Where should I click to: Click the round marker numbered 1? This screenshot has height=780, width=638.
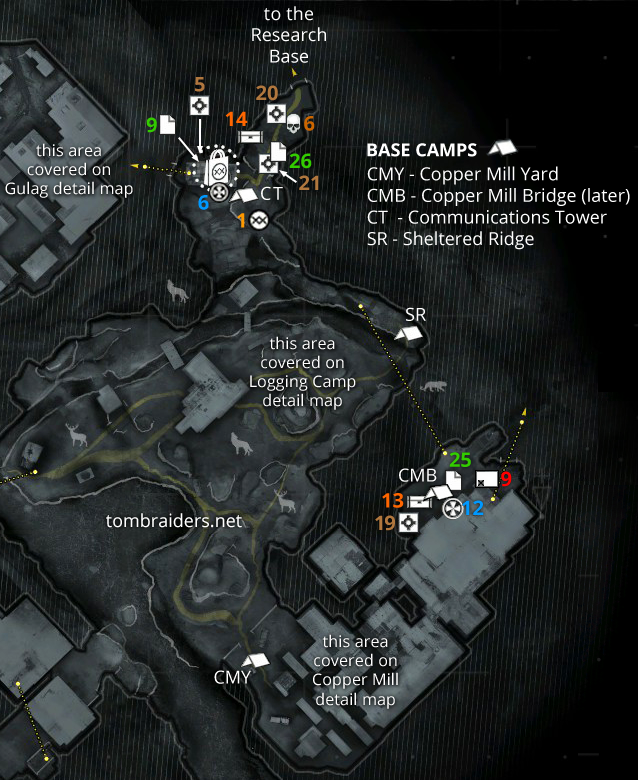pyautogui.click(x=257, y=219)
